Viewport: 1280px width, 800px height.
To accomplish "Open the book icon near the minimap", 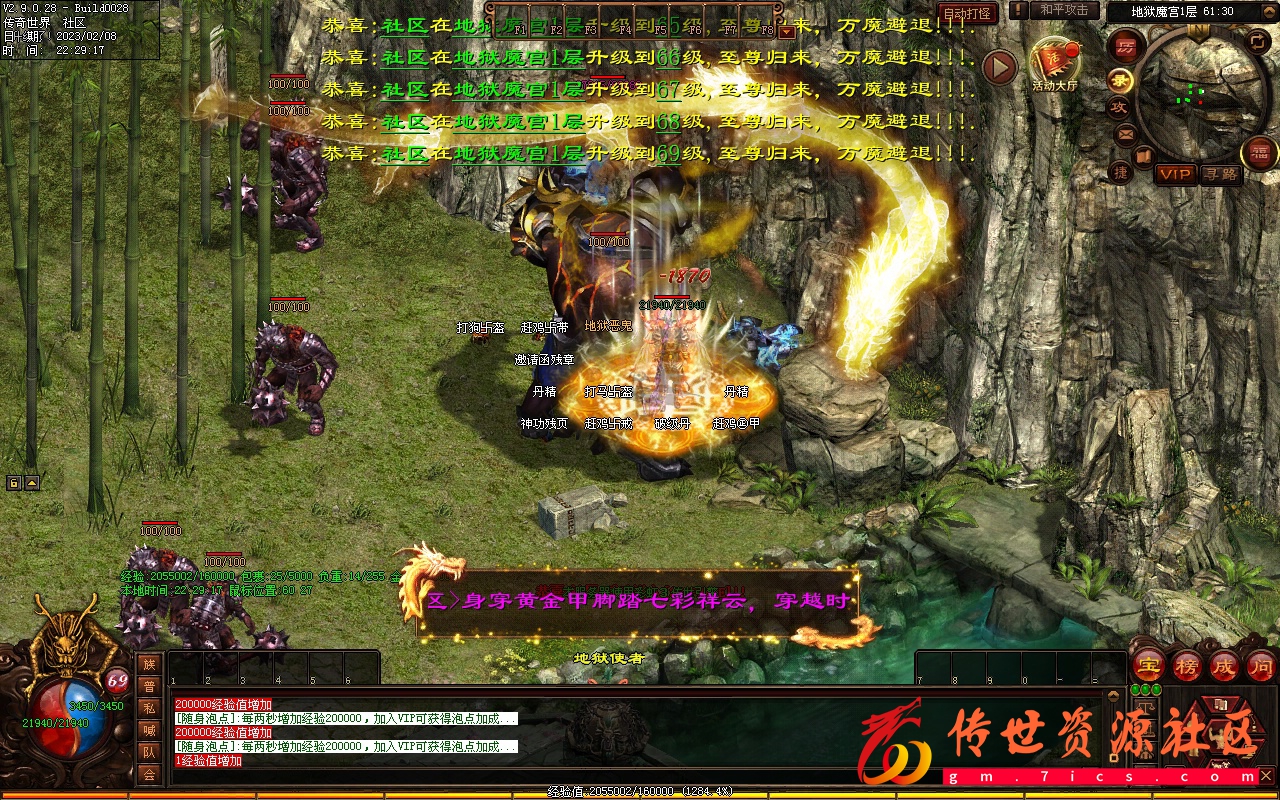I will tap(1143, 156).
